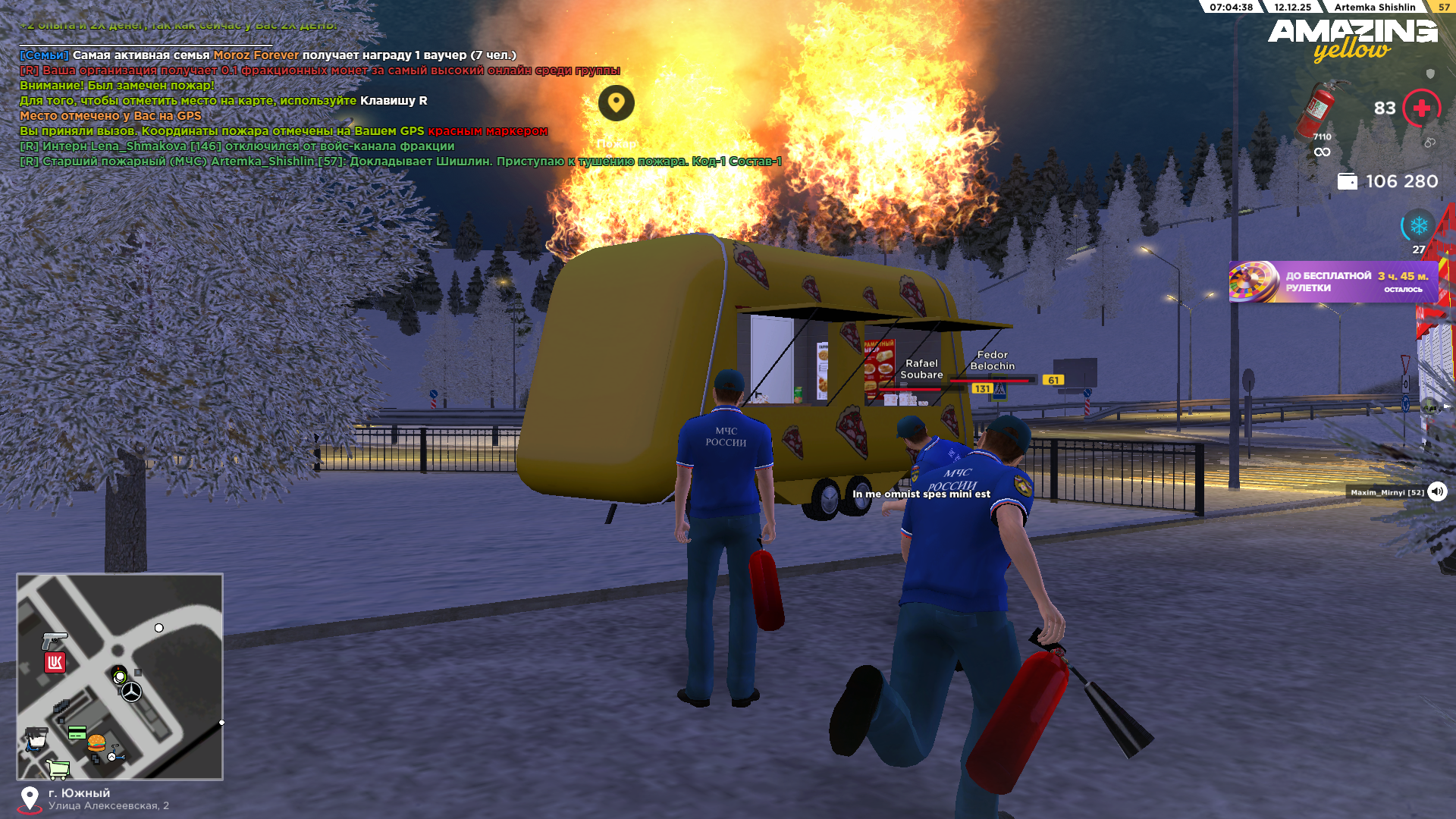Click the blue snowflake cold indicator
This screenshot has height=819, width=1456.
(x=1418, y=226)
